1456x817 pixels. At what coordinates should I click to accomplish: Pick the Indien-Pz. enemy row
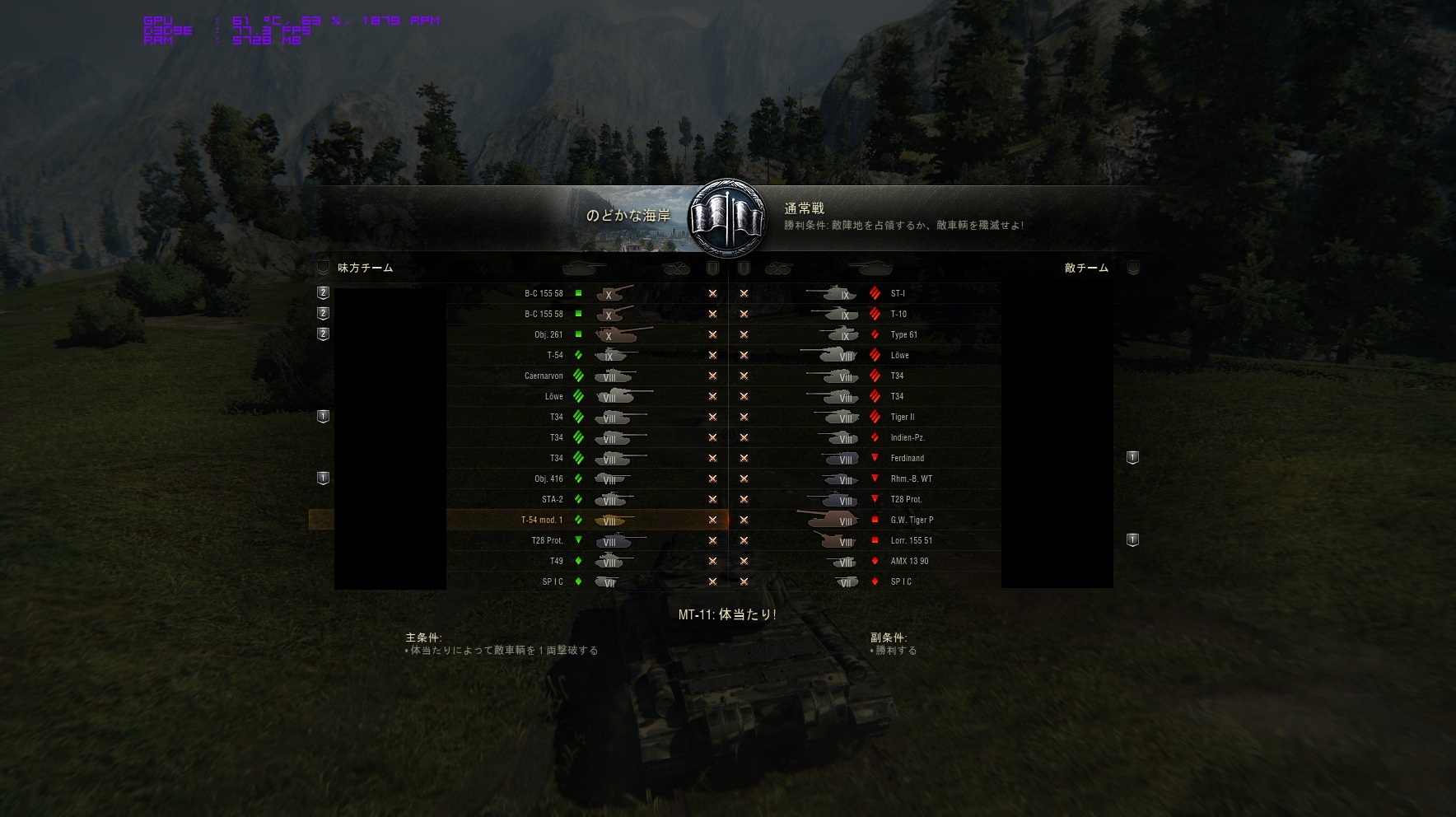(x=907, y=437)
